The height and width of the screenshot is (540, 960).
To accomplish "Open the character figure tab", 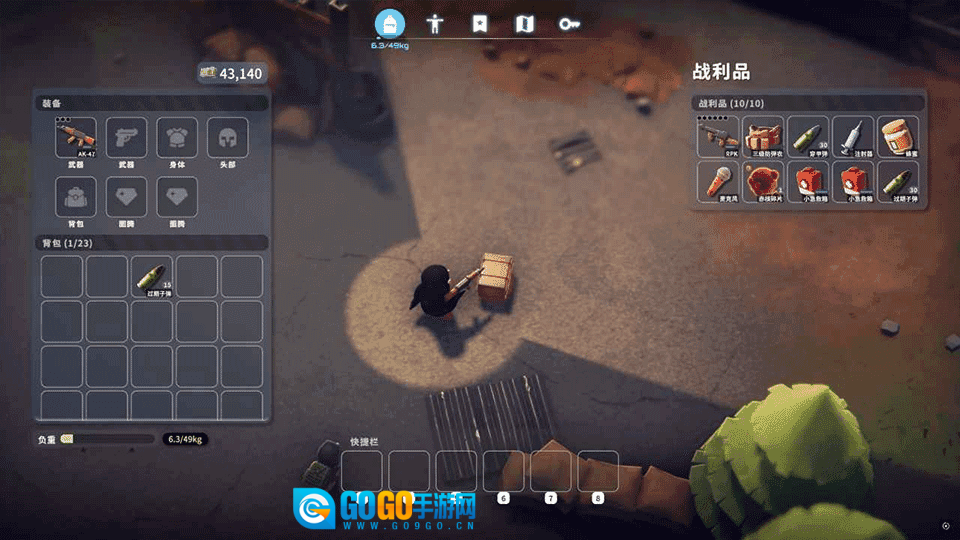I will point(434,24).
